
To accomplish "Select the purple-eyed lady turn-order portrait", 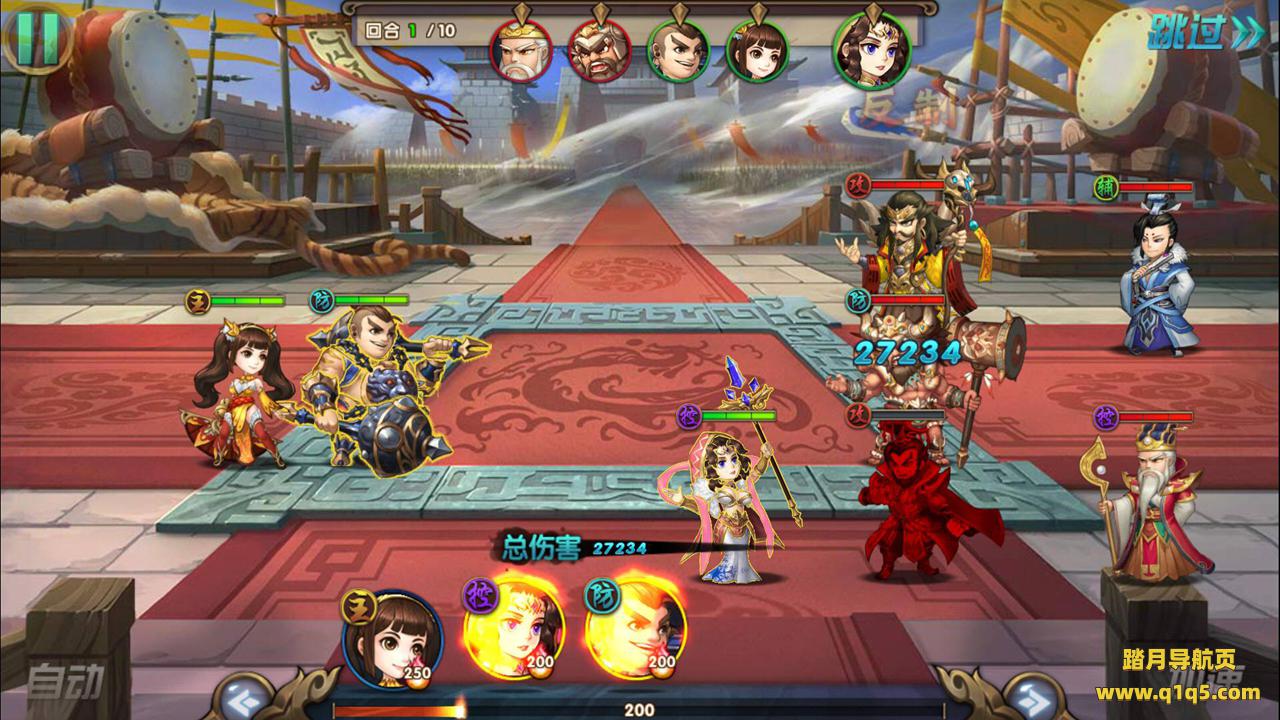I will click(871, 50).
